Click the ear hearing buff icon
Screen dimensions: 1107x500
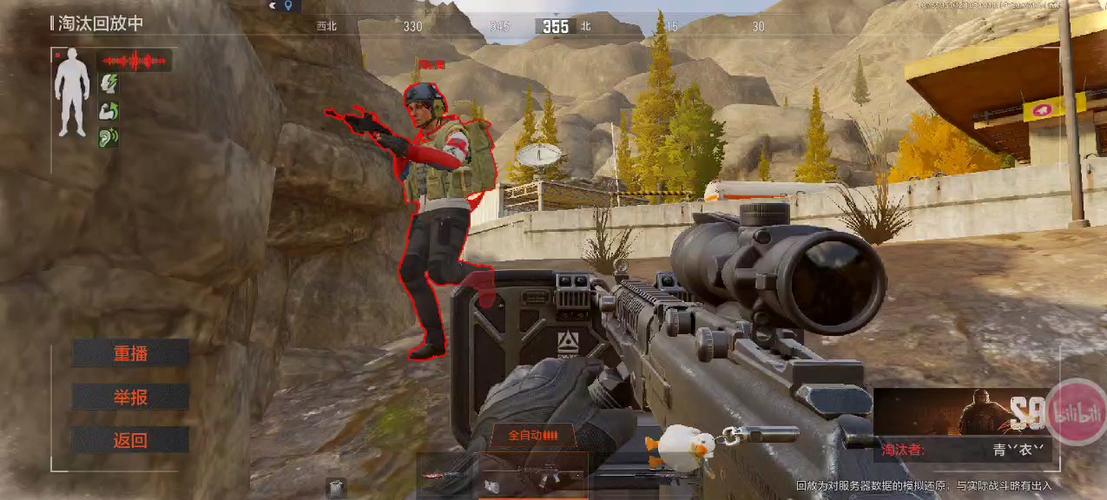click(108, 136)
